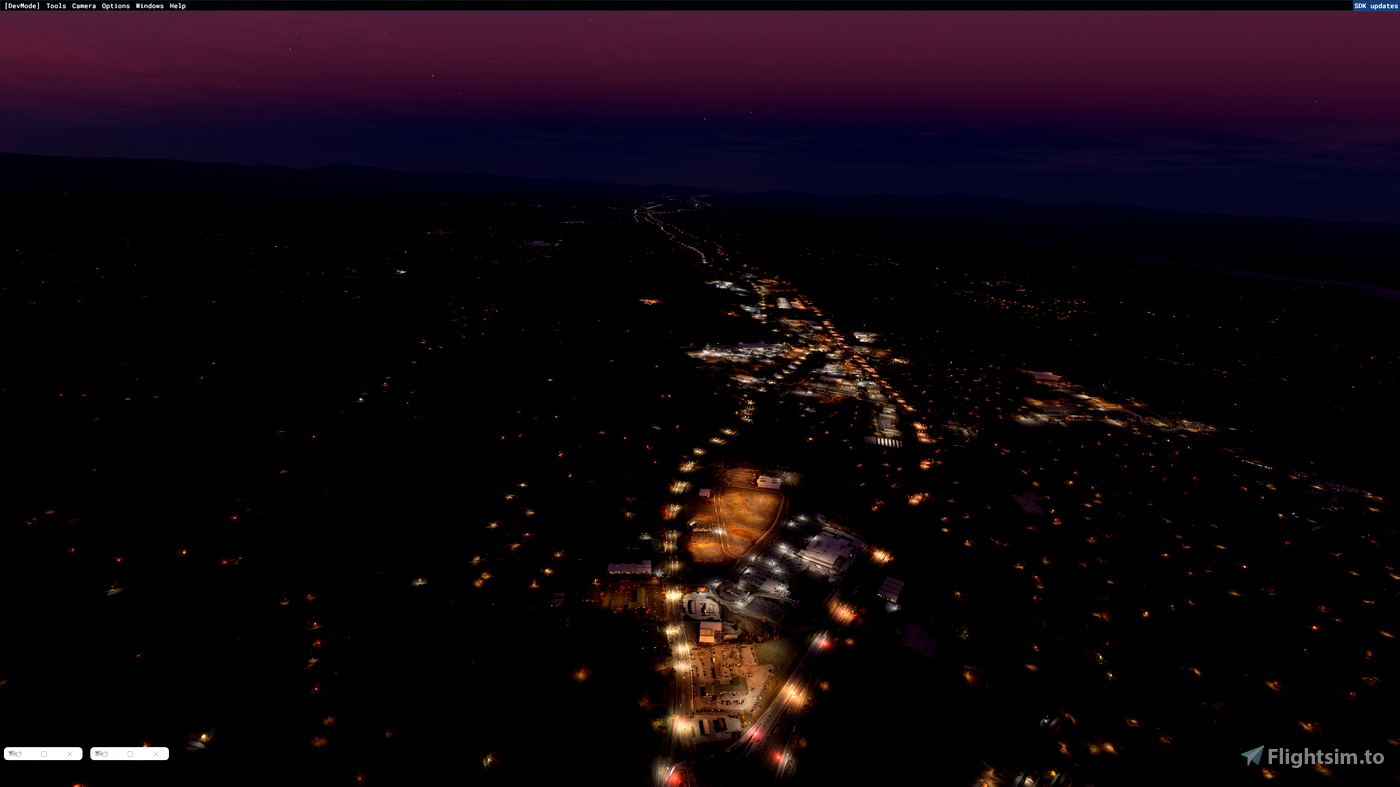The image size is (1400, 787).
Task: Close the leftmost minimized dev panel
Action: [x=70, y=753]
